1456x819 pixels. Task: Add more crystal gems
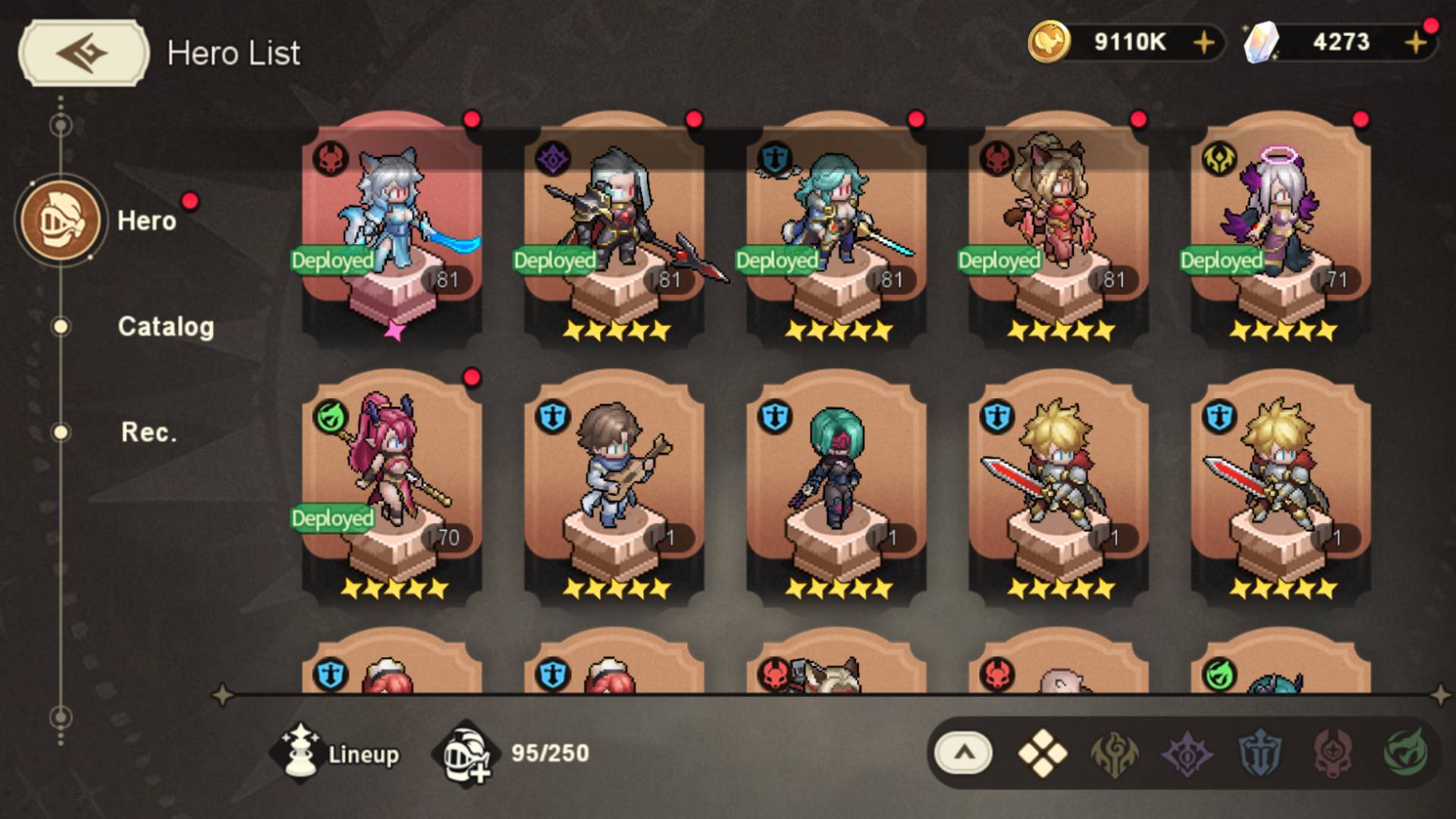tap(1414, 42)
